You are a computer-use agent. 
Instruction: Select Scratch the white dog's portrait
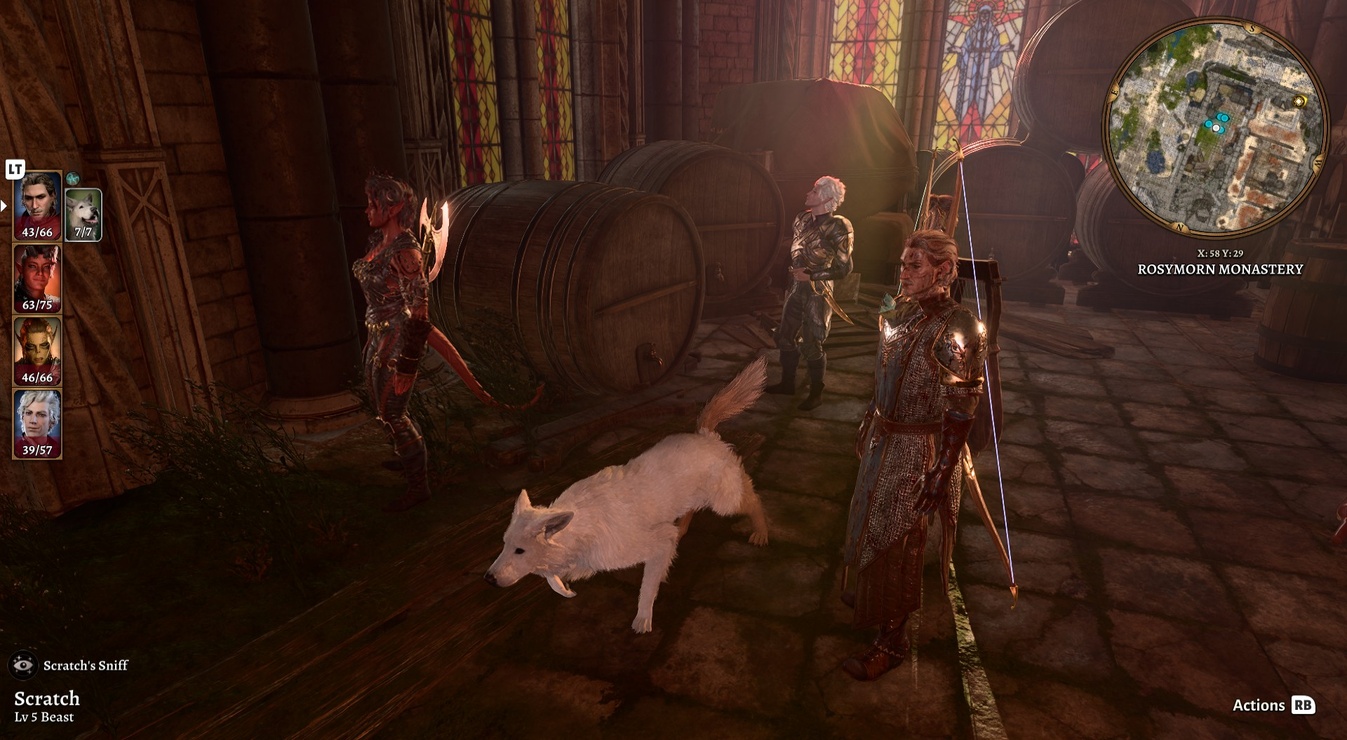click(83, 213)
